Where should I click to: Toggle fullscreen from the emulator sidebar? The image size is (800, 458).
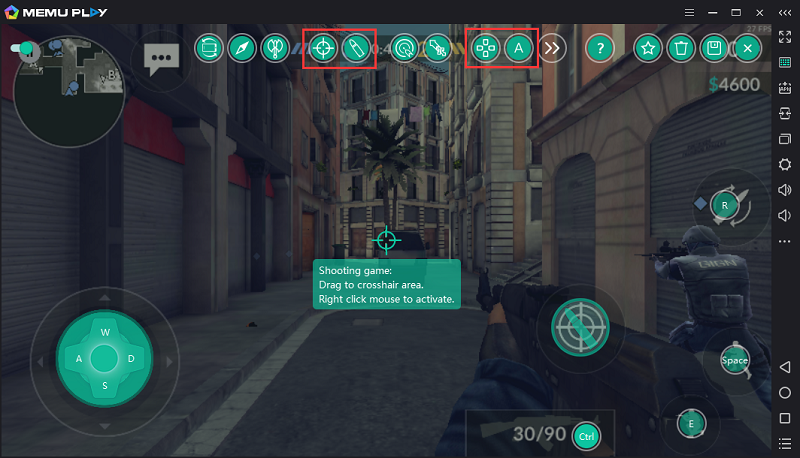click(x=785, y=37)
